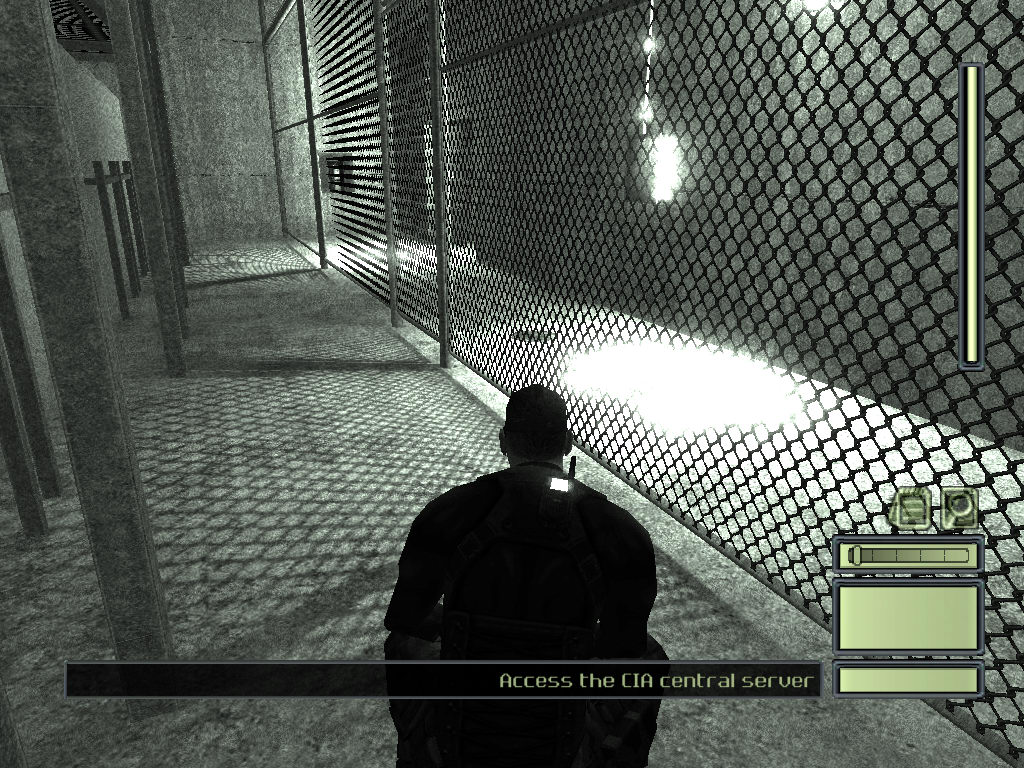The image size is (1024, 768).
Task: Click the 'Access the CIA central server' objective
Action: (x=657, y=681)
